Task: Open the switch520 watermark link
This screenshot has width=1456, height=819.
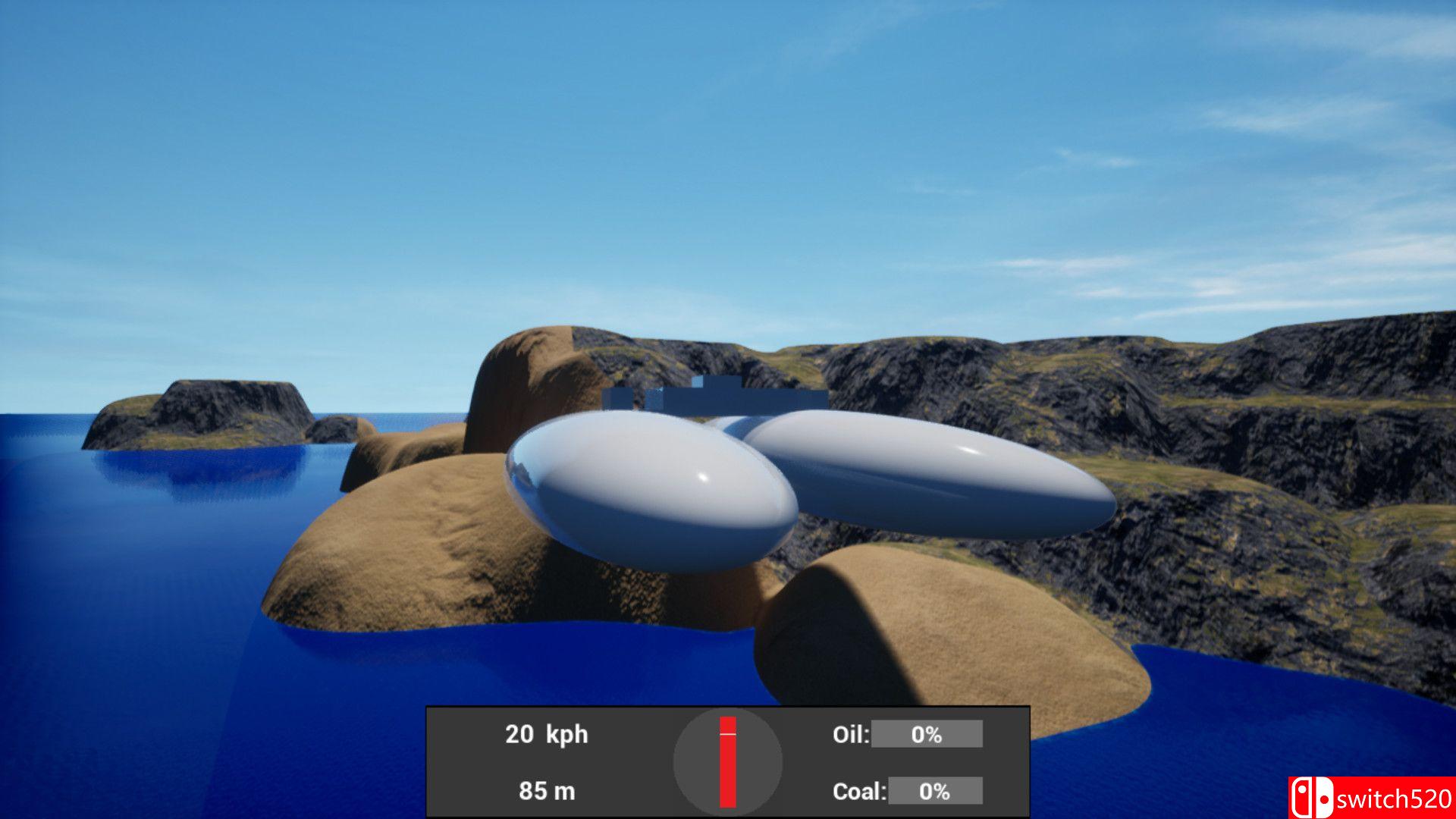Action: click(1395, 798)
